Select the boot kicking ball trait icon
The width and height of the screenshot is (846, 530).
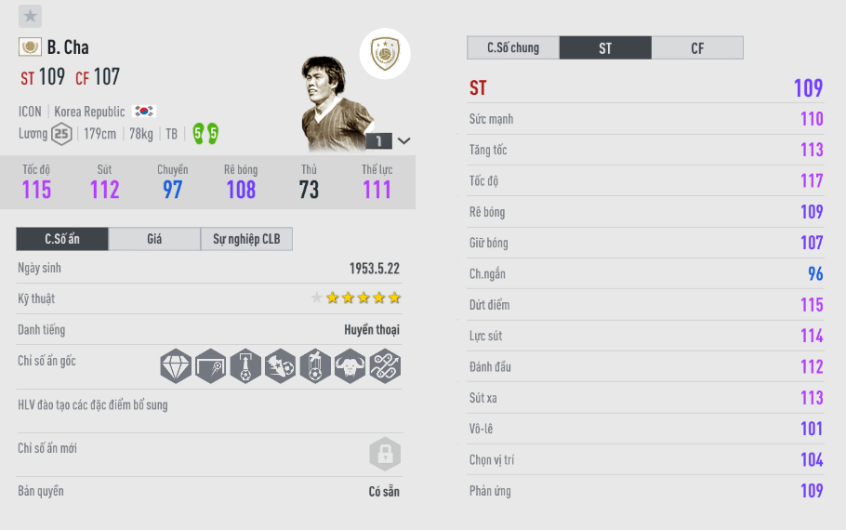click(280, 365)
